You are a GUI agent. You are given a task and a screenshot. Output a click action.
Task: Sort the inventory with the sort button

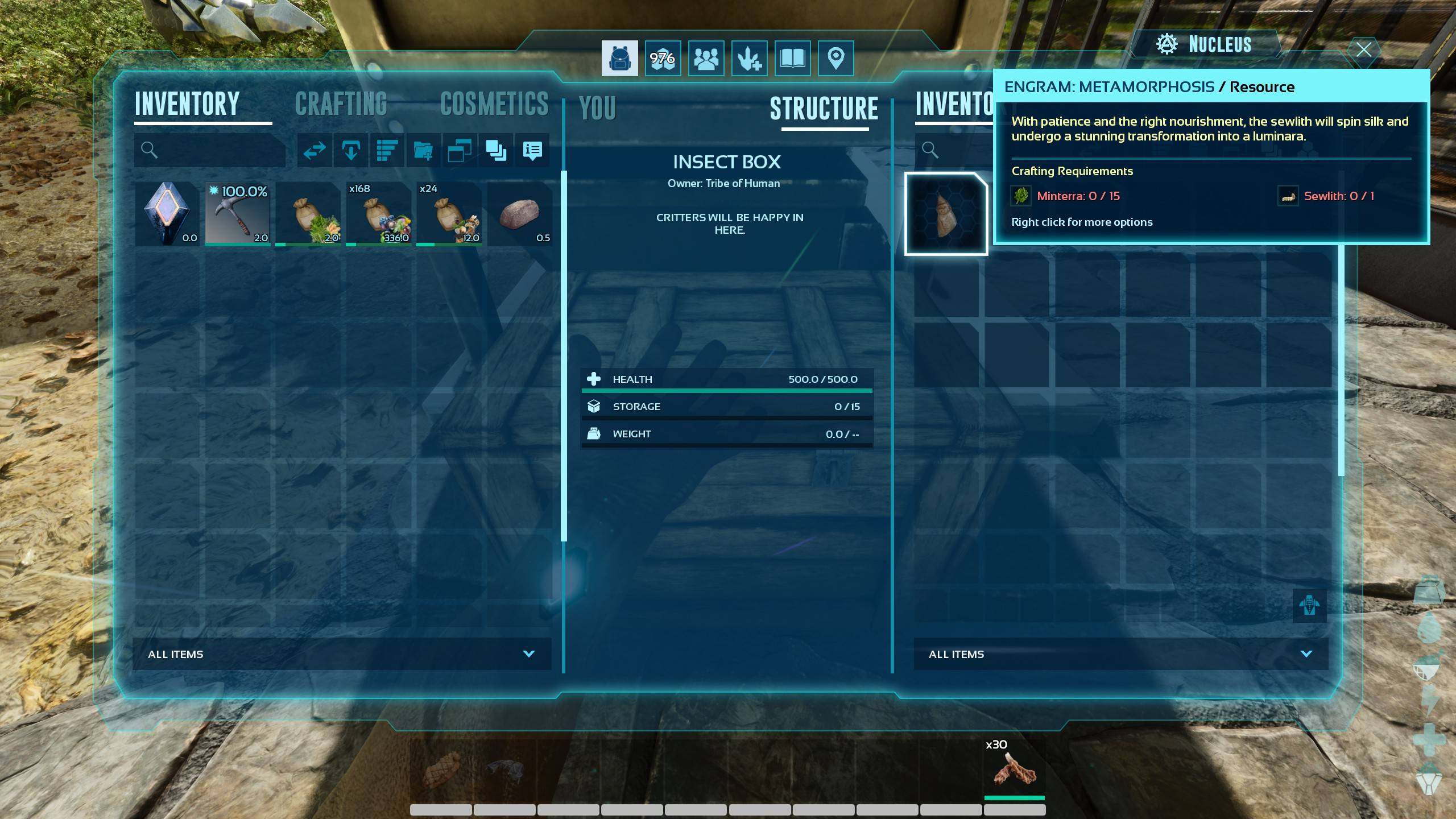tap(387, 150)
